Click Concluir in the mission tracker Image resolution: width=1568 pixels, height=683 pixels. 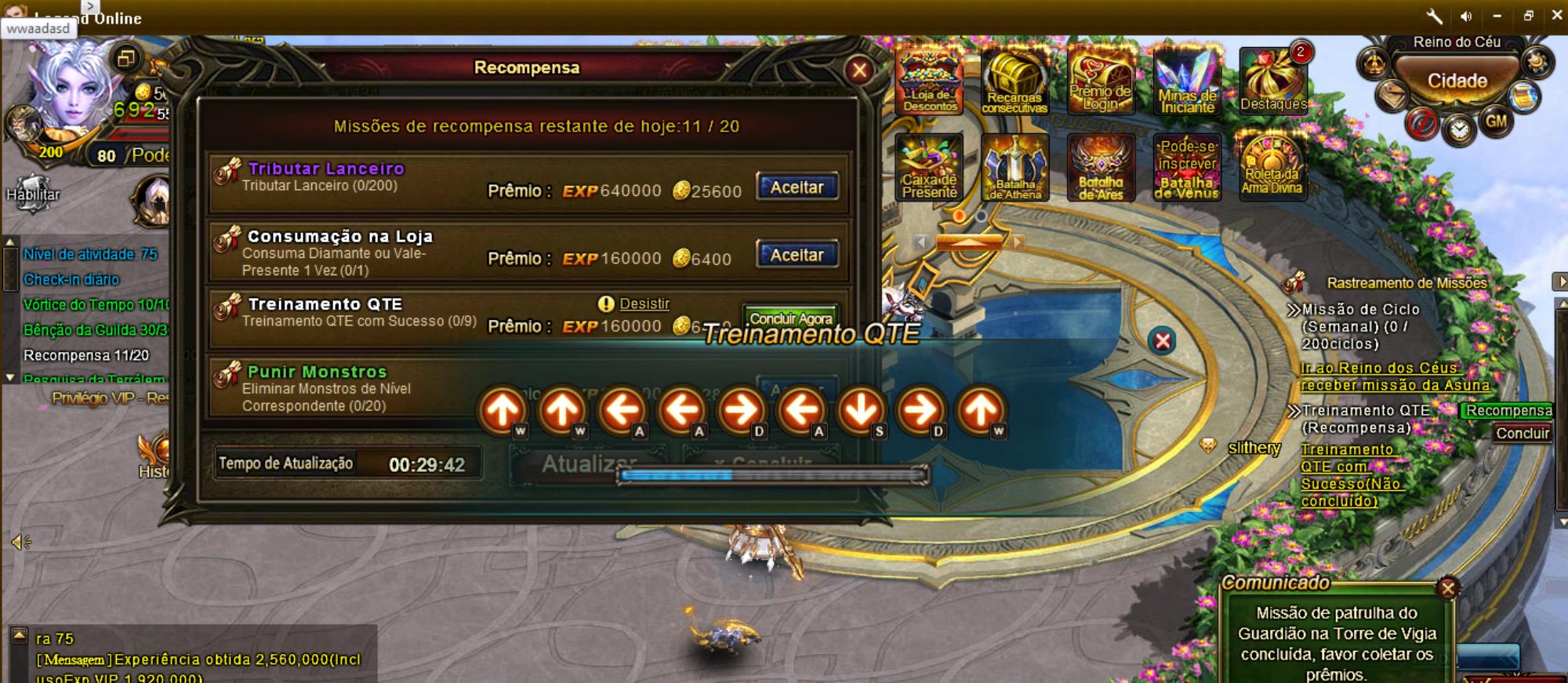[1522, 433]
